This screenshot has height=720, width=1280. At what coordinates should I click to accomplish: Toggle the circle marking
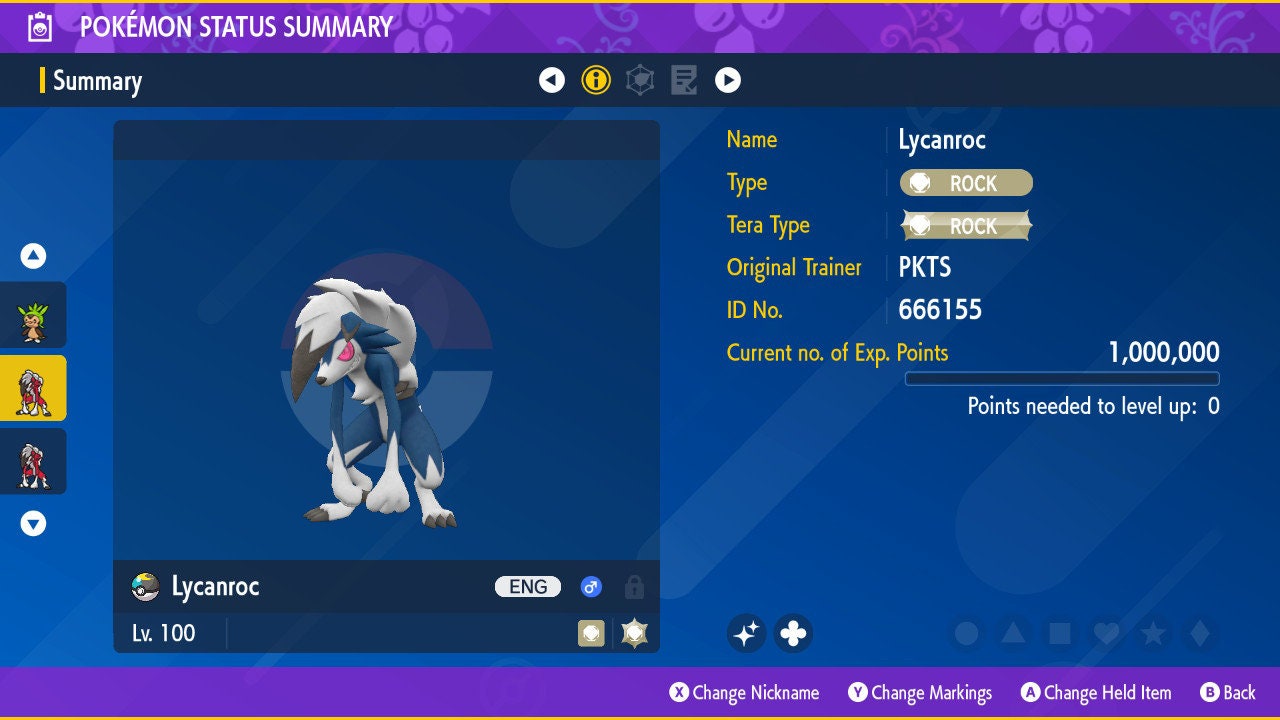966,633
